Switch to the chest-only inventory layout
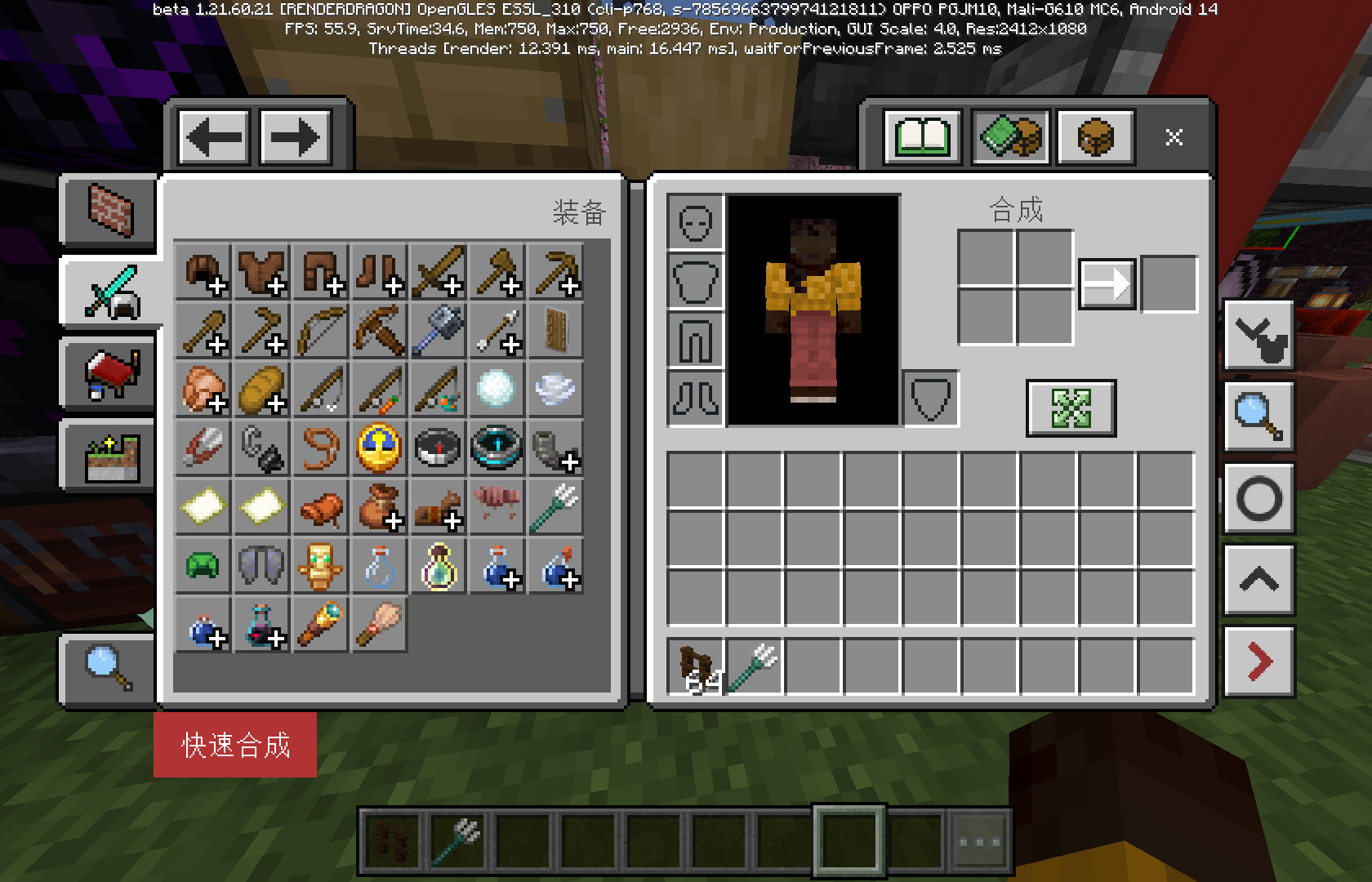The height and width of the screenshot is (882, 1372). (x=1096, y=136)
